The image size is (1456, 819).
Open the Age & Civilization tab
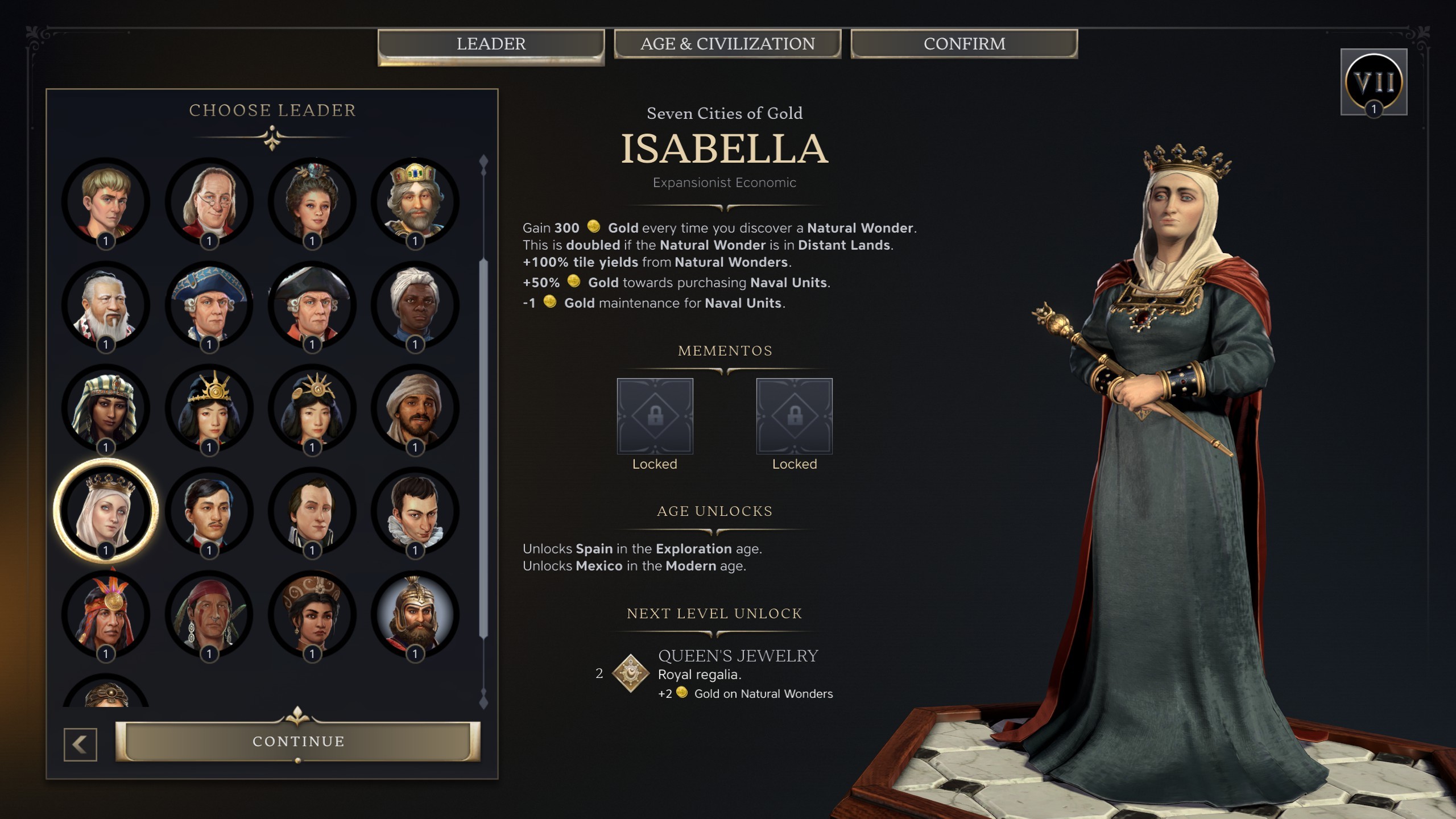(727, 44)
